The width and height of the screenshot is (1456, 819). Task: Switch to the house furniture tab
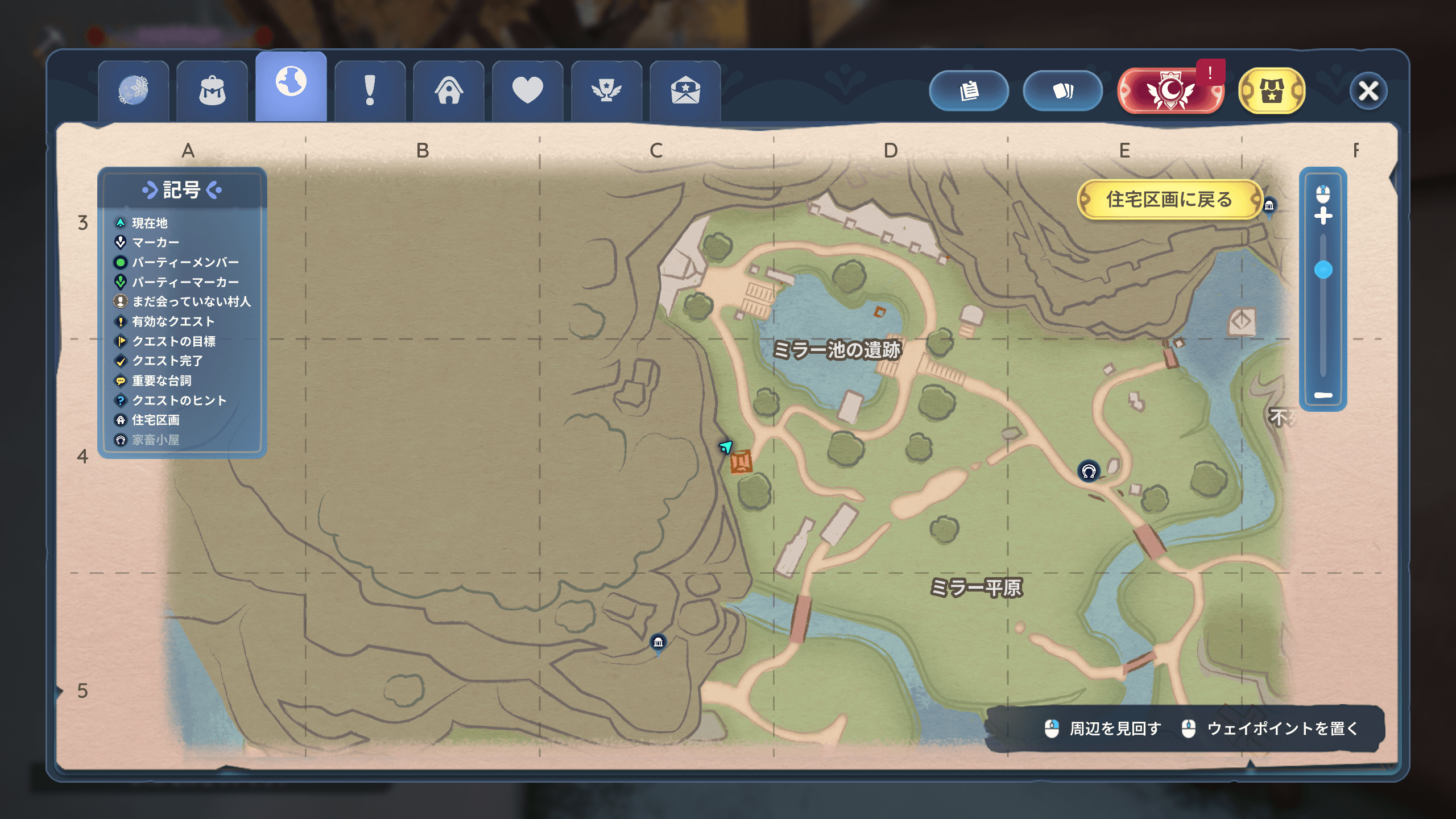[x=449, y=91]
